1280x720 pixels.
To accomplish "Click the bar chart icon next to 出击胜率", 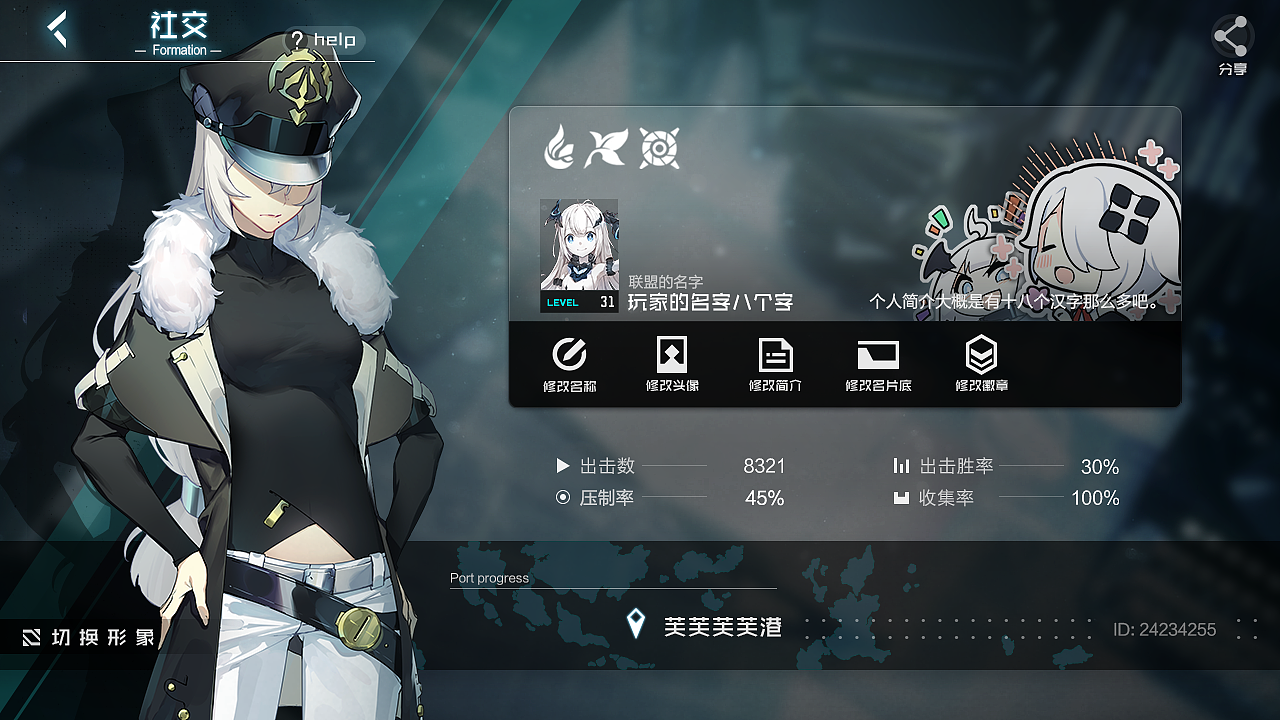I will point(902,466).
